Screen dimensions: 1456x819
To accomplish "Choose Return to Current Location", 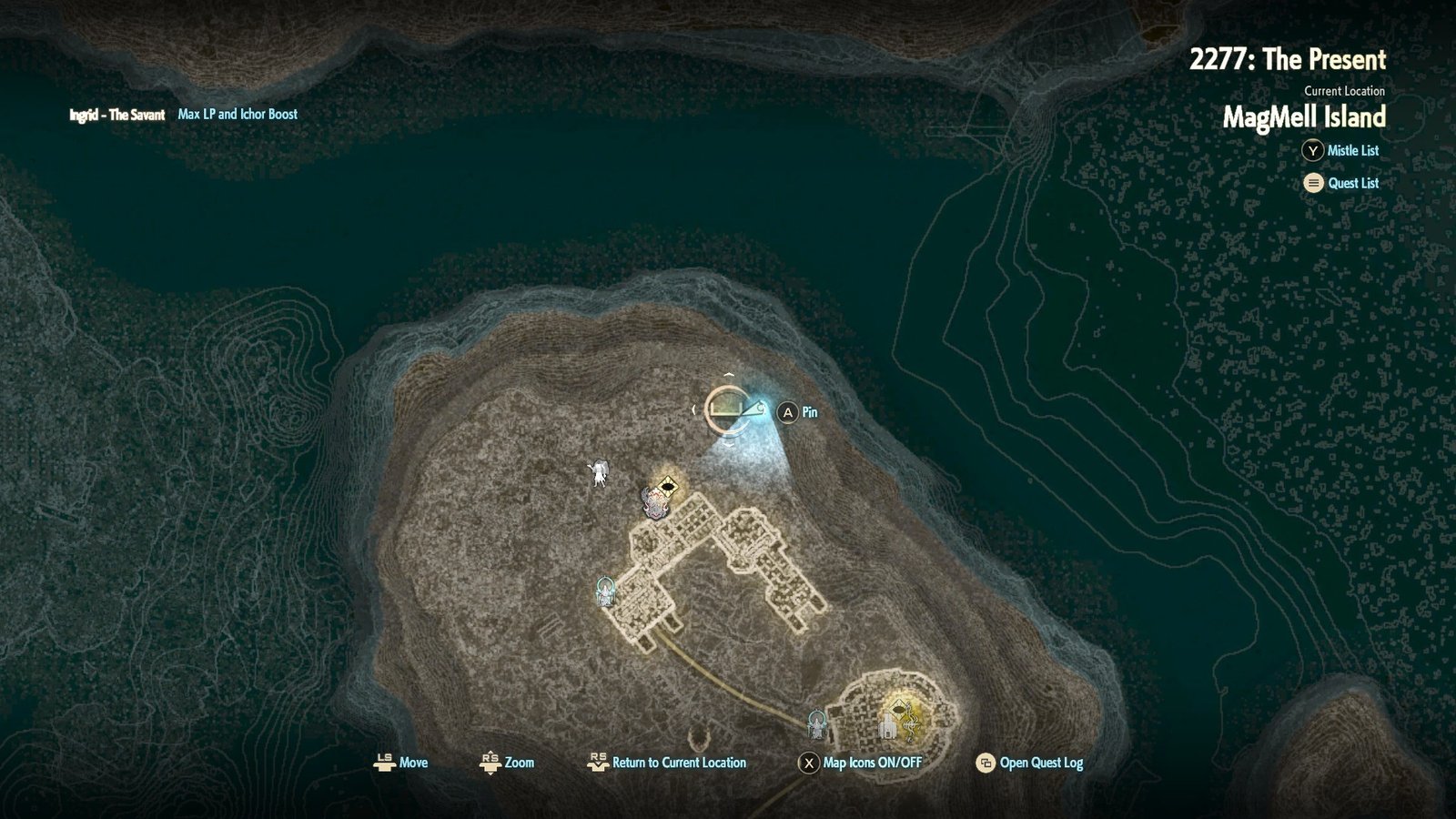I will [678, 763].
